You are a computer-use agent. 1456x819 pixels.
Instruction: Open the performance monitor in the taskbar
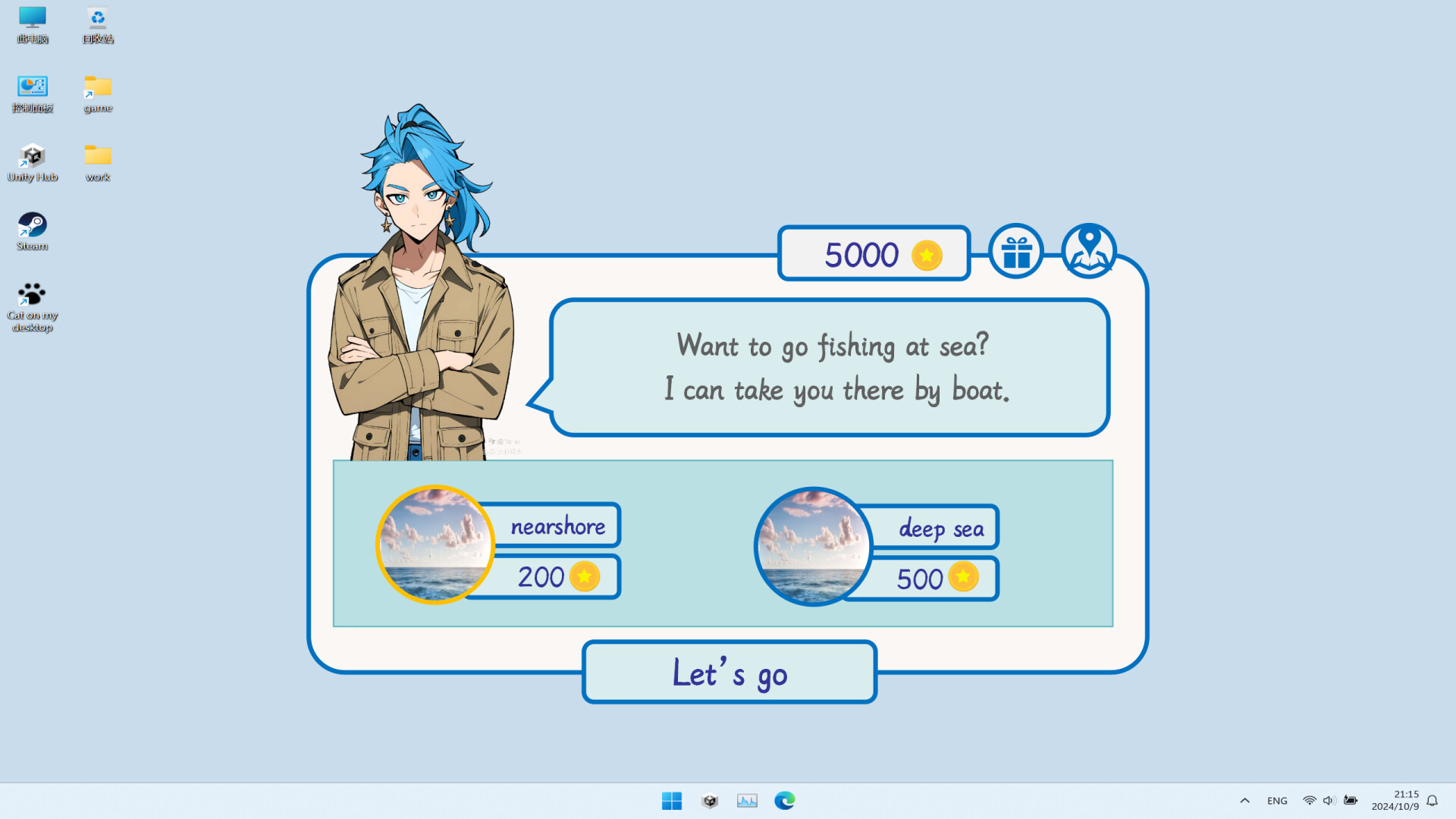pyautogui.click(x=747, y=800)
